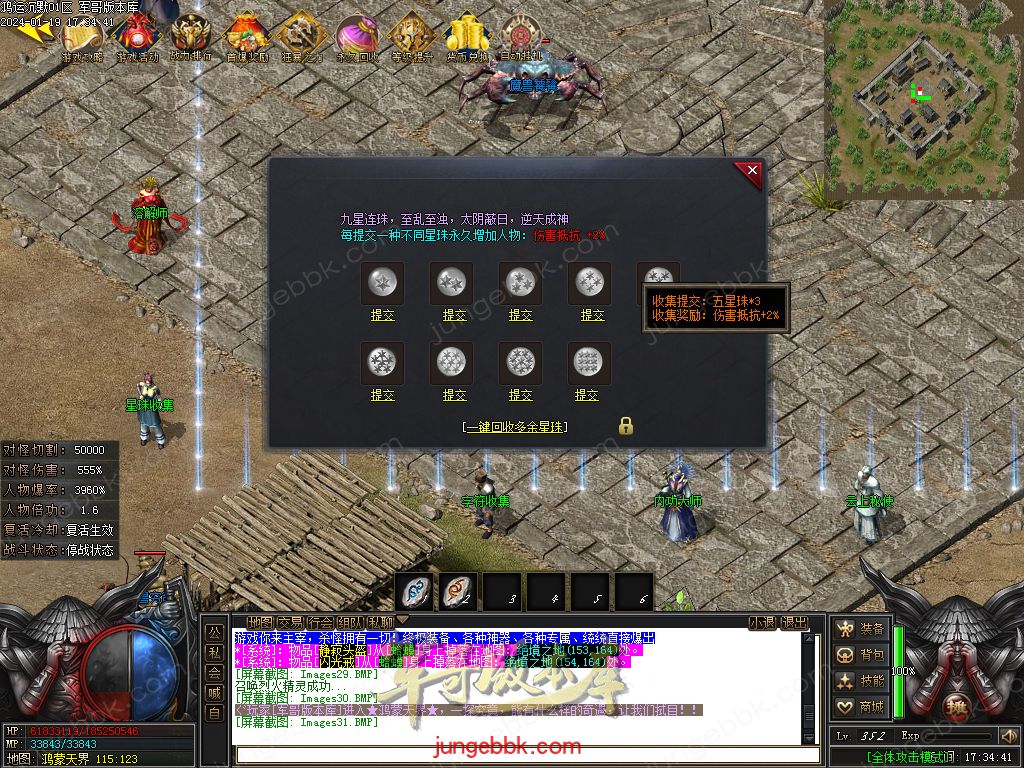The image size is (1024, 768).
Task: Open the 游戏攻略 game guide scroll
Action: tap(83, 38)
